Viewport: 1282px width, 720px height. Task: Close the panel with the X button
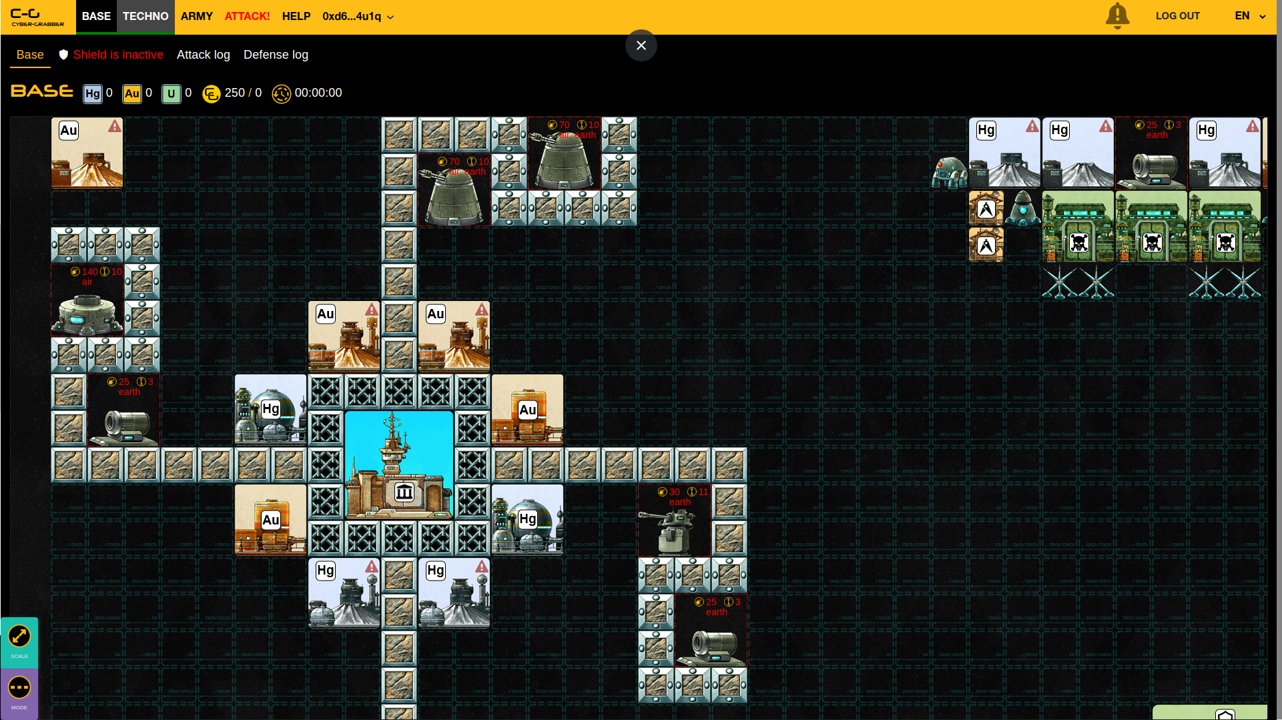click(x=641, y=45)
